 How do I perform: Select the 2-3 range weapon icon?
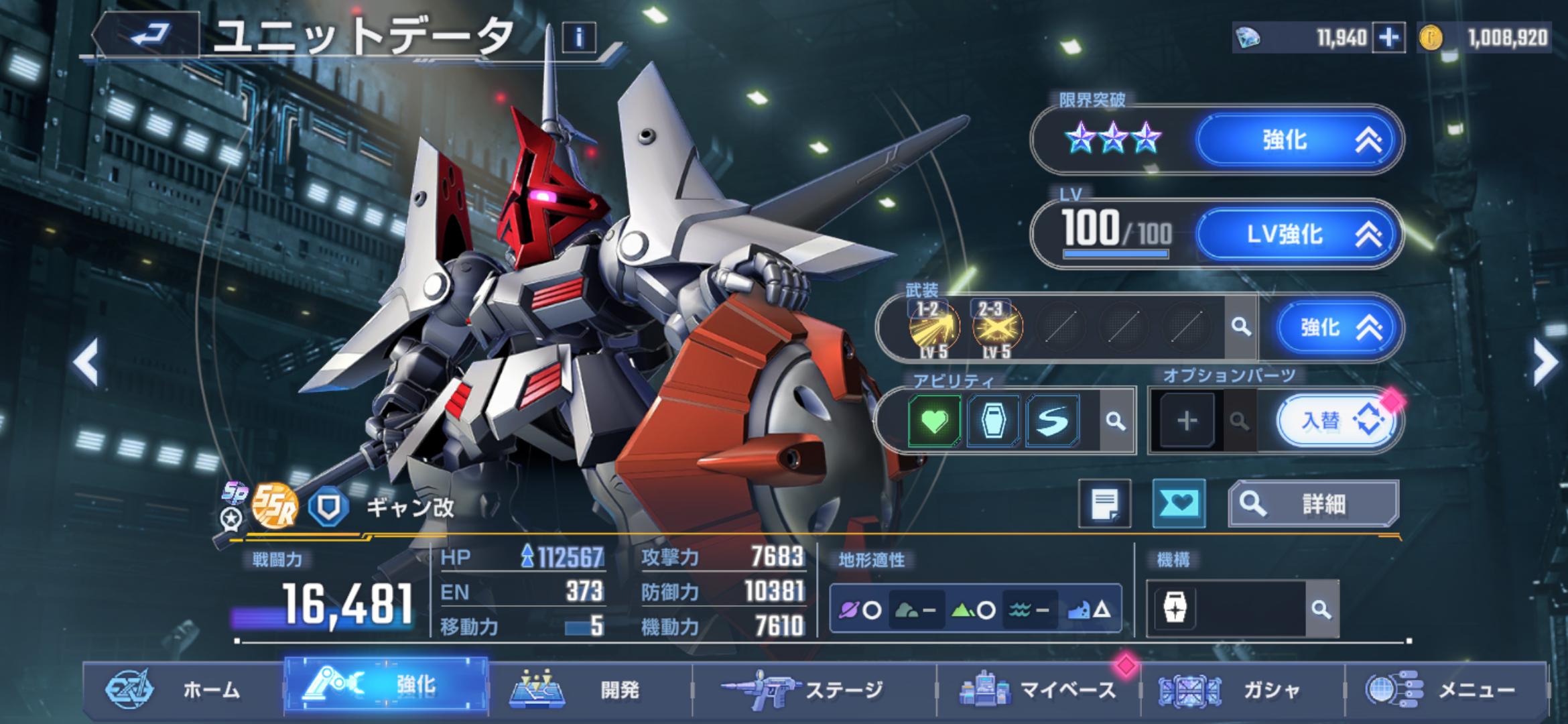coord(996,327)
